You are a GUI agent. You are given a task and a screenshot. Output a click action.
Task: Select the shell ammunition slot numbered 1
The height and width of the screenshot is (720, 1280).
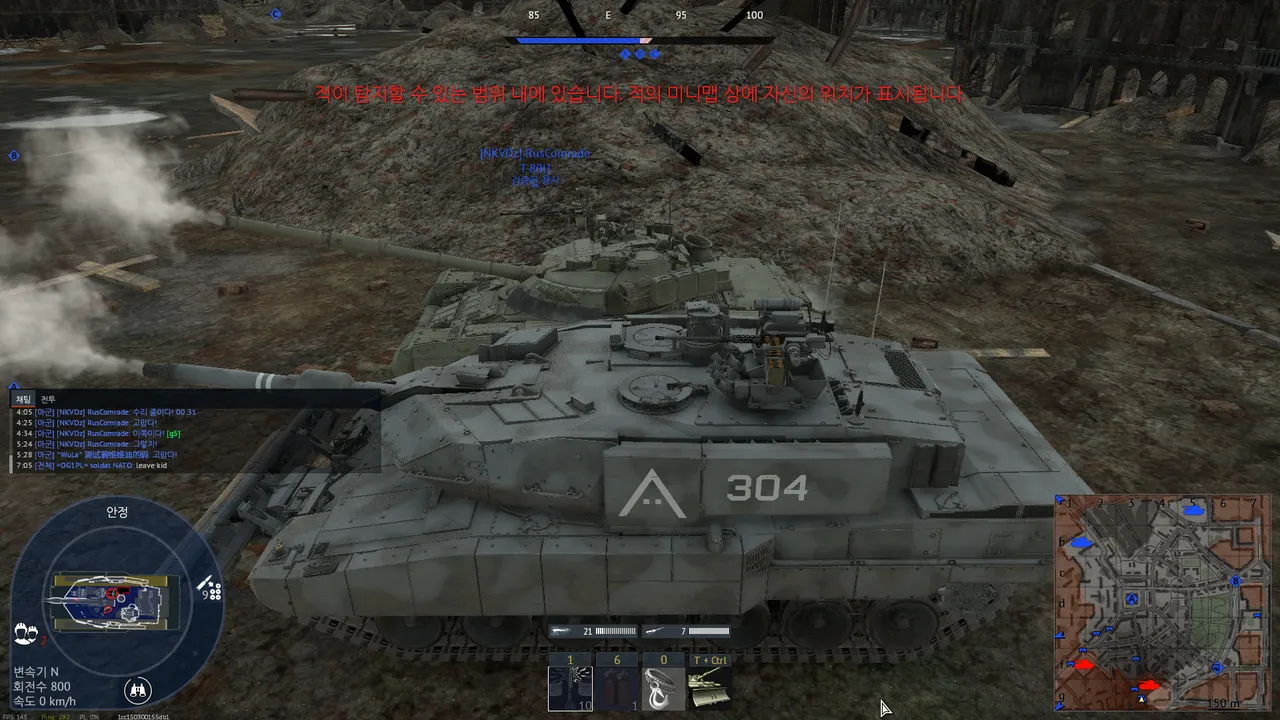(x=570, y=686)
